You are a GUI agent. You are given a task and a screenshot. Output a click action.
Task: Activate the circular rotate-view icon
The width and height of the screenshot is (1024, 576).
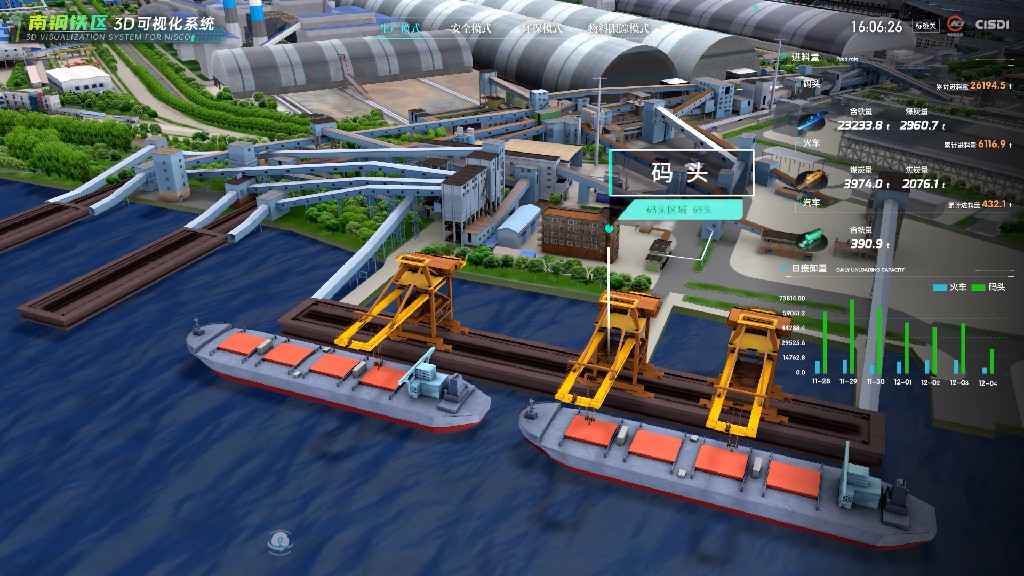tap(279, 543)
